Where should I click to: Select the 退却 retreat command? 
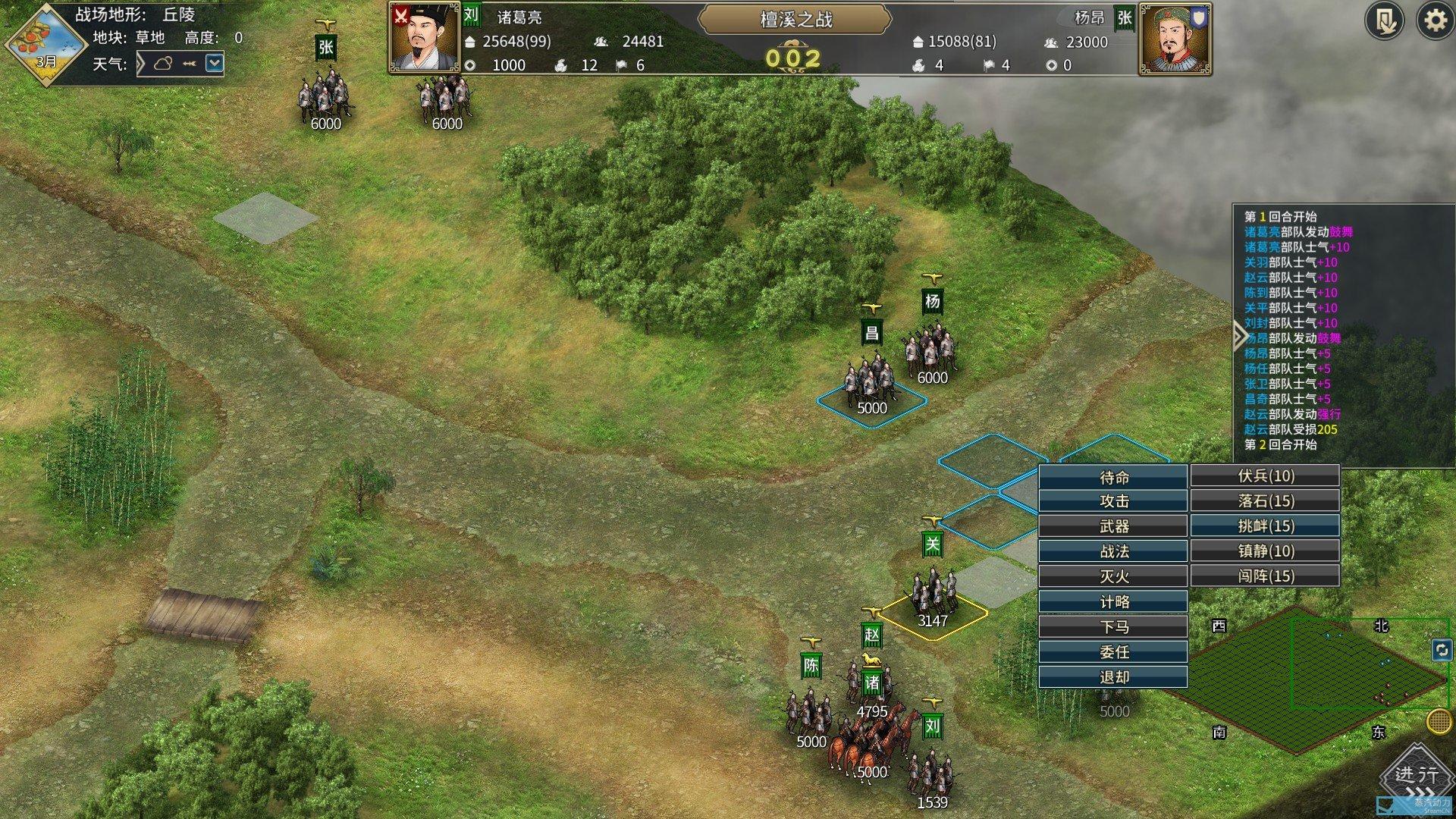tap(1112, 676)
